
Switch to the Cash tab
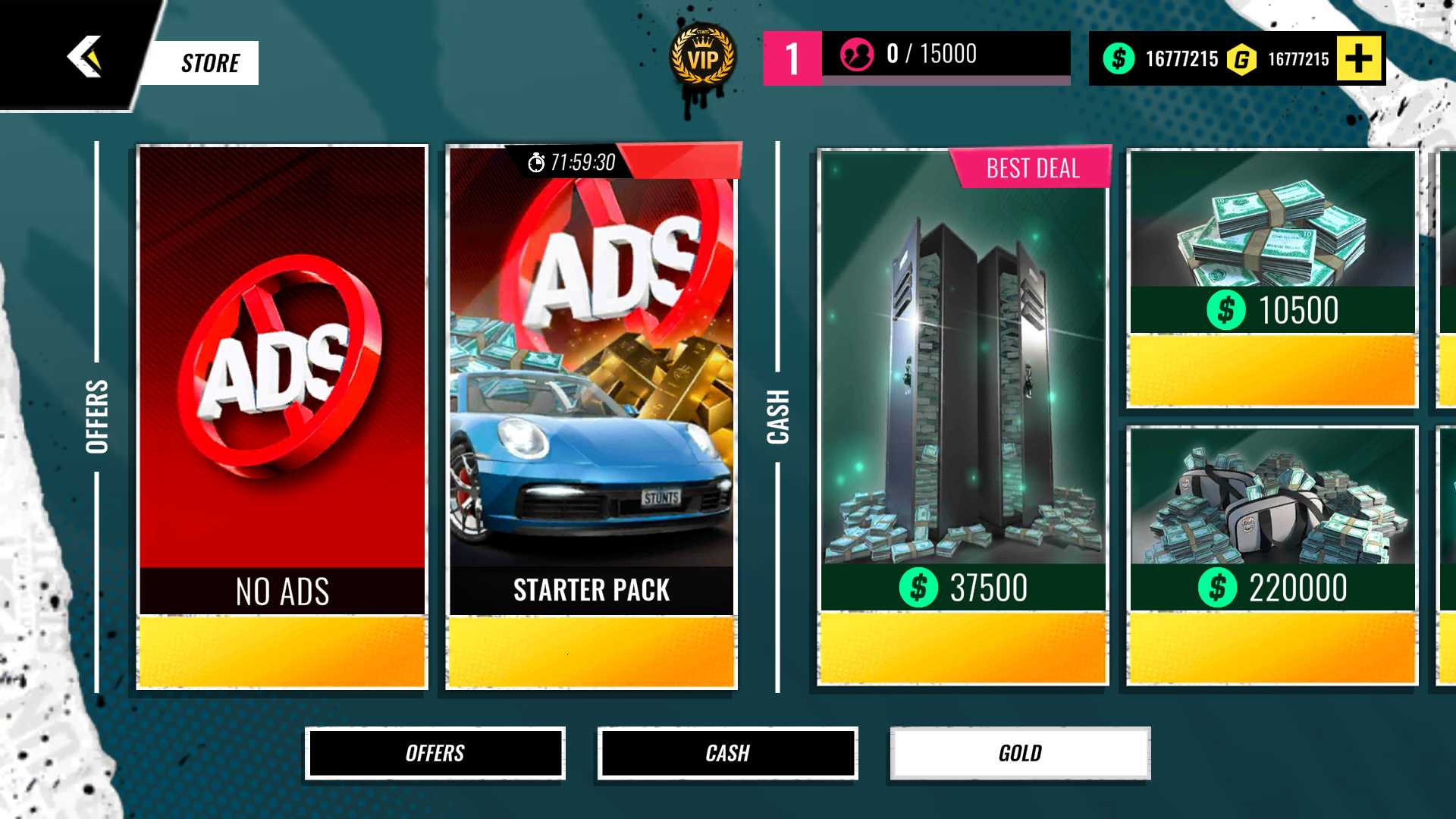click(x=727, y=753)
